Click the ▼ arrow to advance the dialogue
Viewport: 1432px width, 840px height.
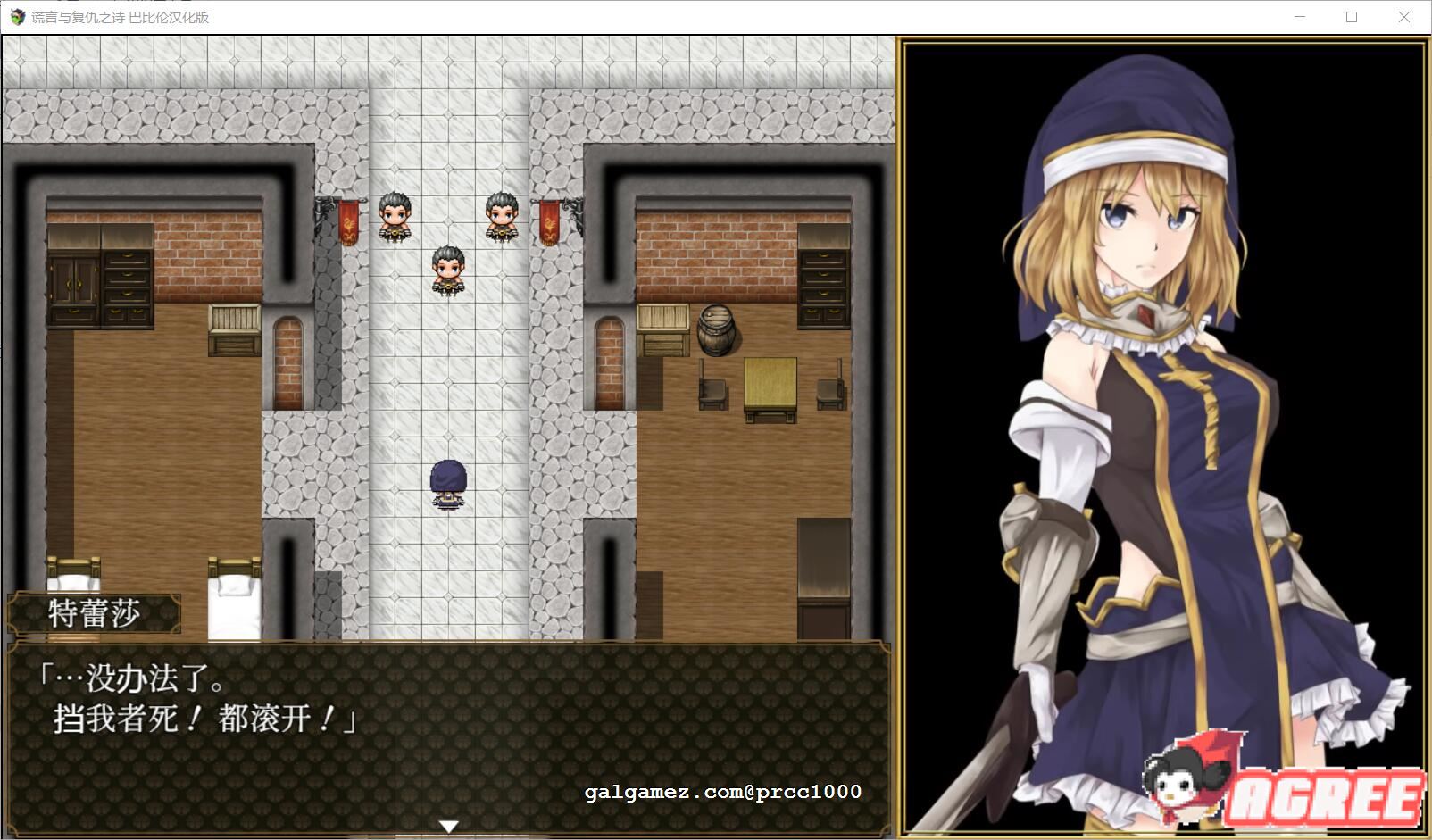(448, 826)
